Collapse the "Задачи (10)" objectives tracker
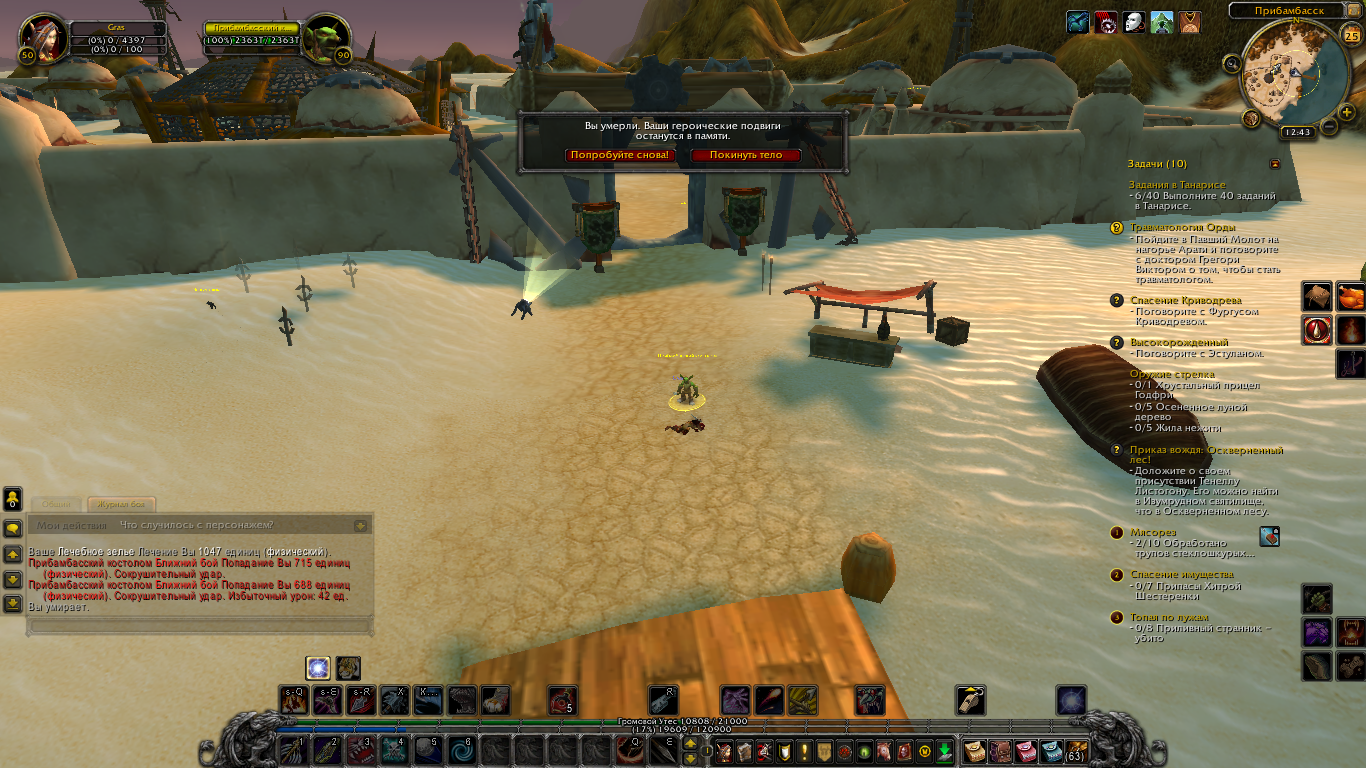The width and height of the screenshot is (1366, 768). [x=1275, y=163]
